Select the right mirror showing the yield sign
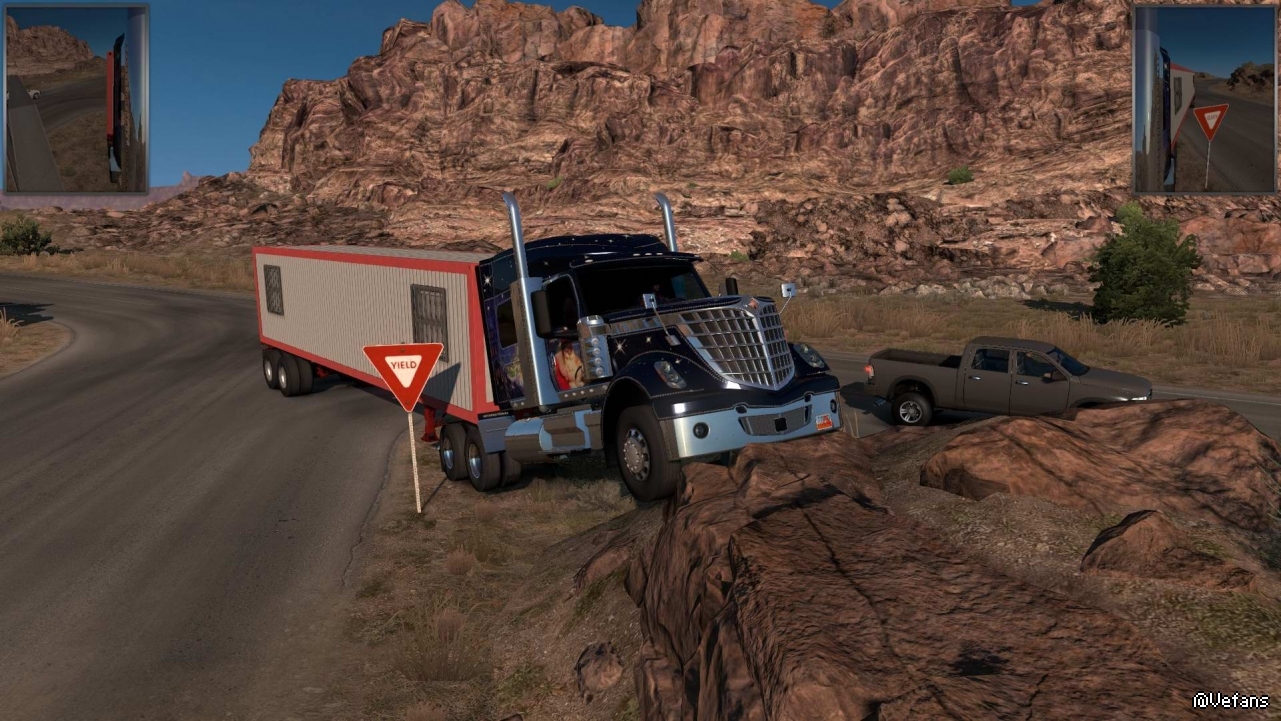 coord(1203,98)
